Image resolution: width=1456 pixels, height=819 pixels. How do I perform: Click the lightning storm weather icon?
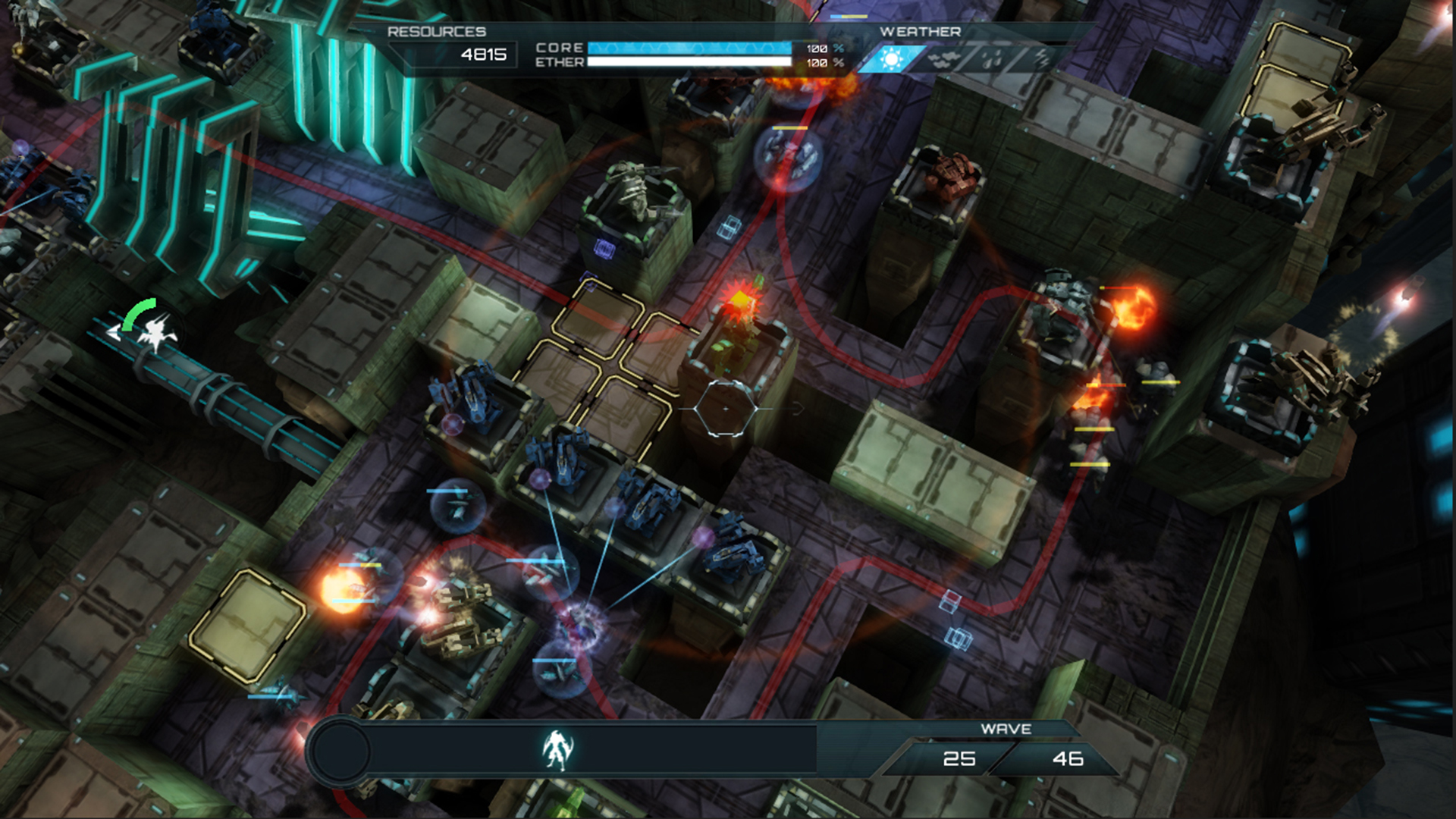coord(1043,58)
